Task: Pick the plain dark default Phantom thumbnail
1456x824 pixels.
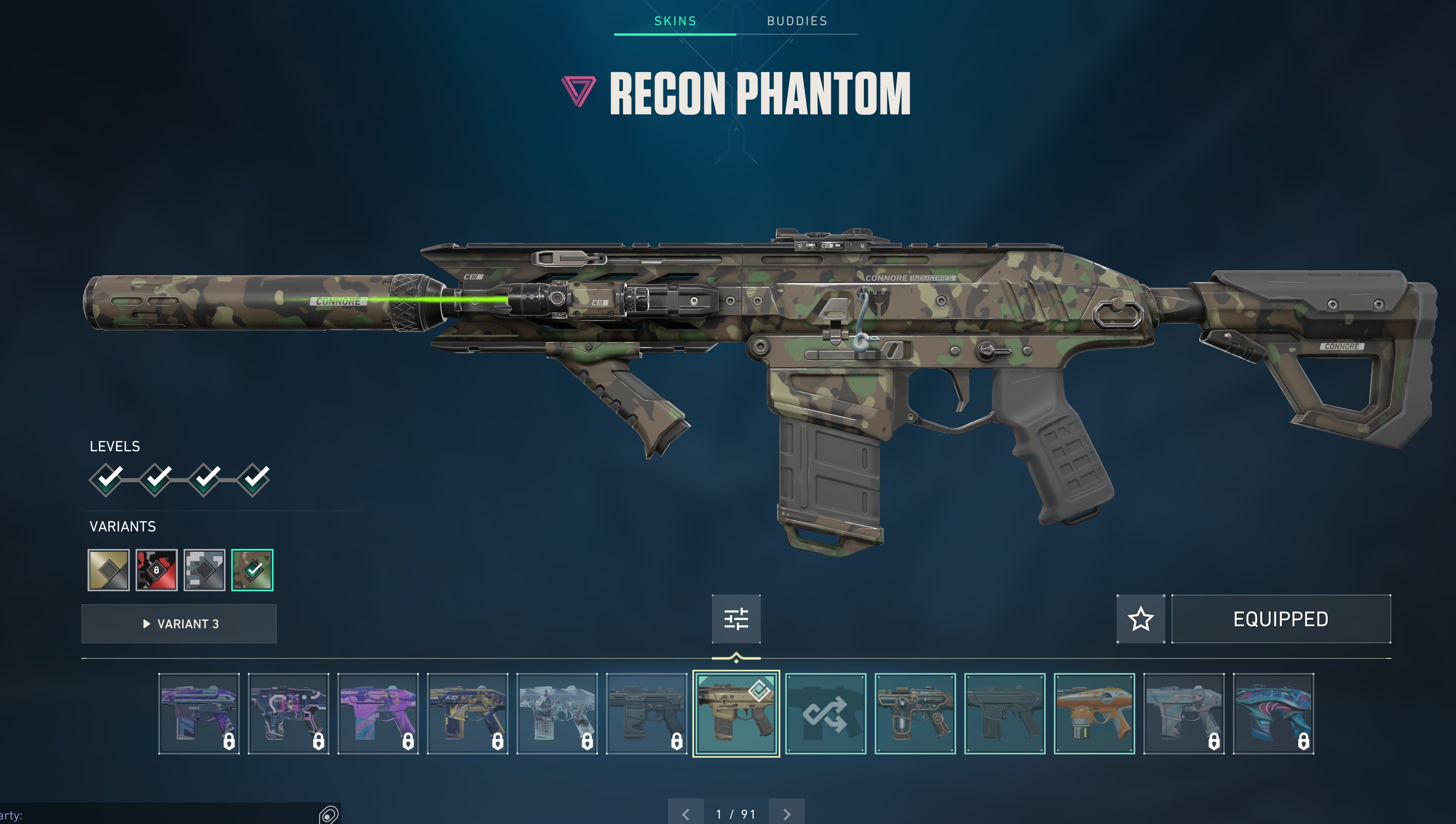Action: click(1005, 713)
